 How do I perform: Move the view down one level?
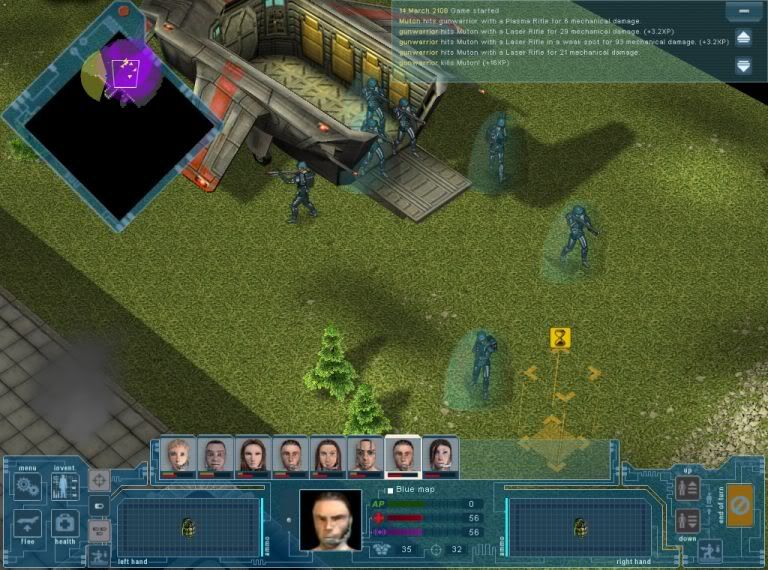pos(687,521)
